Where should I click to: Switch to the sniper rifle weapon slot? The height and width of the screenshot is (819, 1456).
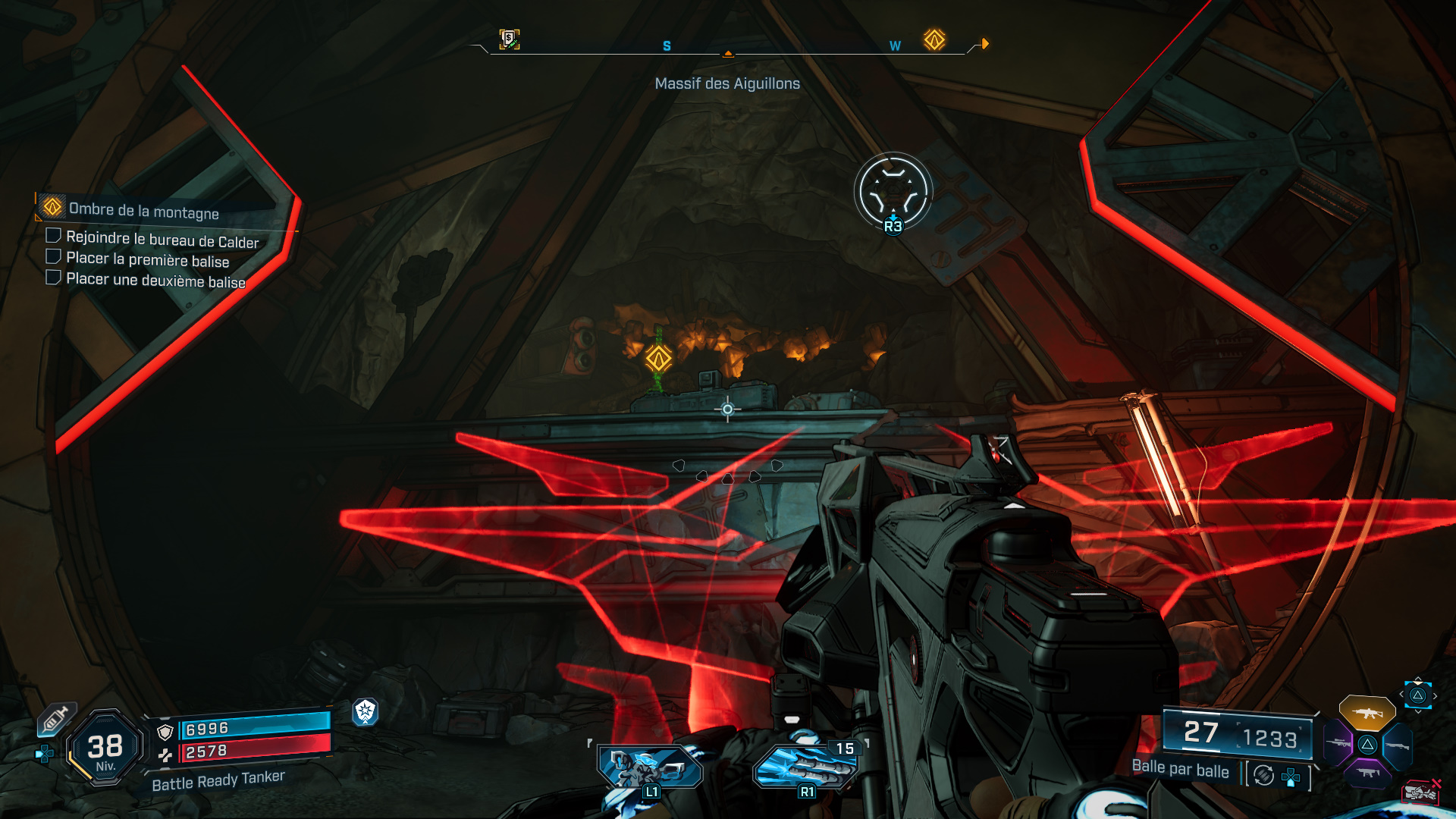[x=1338, y=743]
